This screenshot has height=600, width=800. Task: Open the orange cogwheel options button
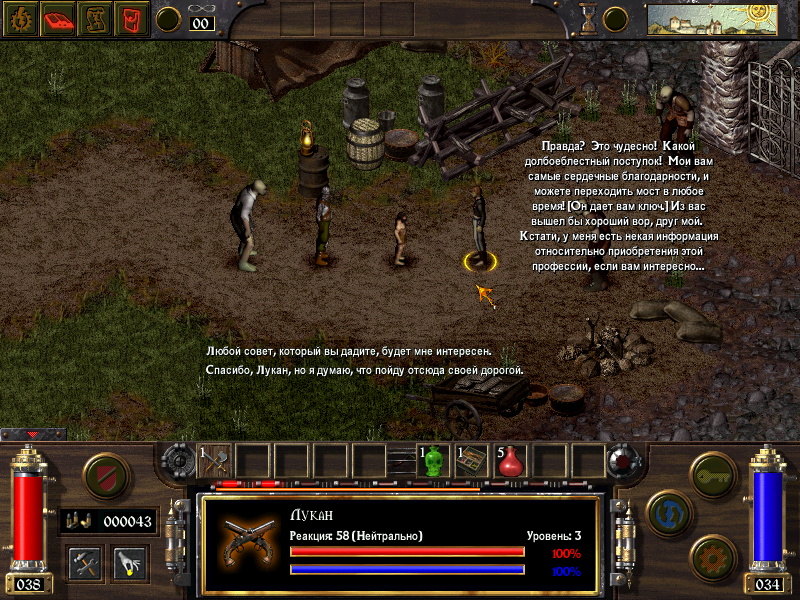click(713, 555)
